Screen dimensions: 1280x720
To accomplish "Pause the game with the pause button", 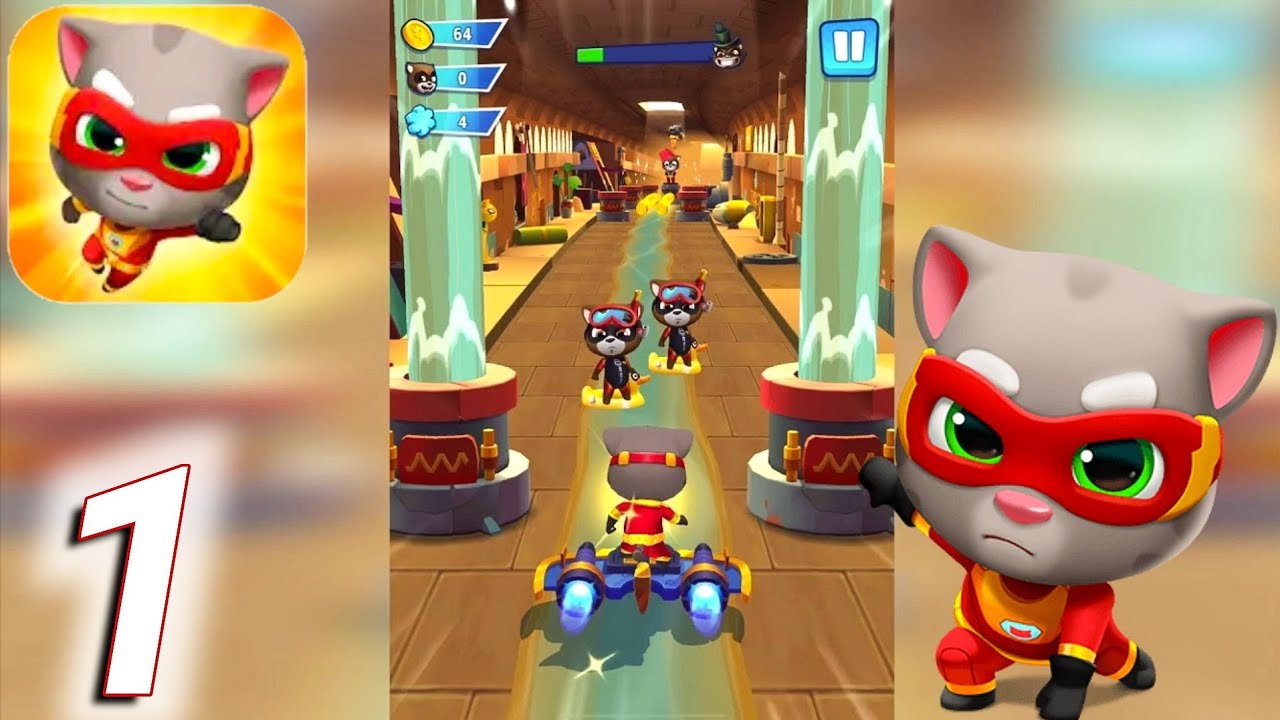I will (x=848, y=44).
